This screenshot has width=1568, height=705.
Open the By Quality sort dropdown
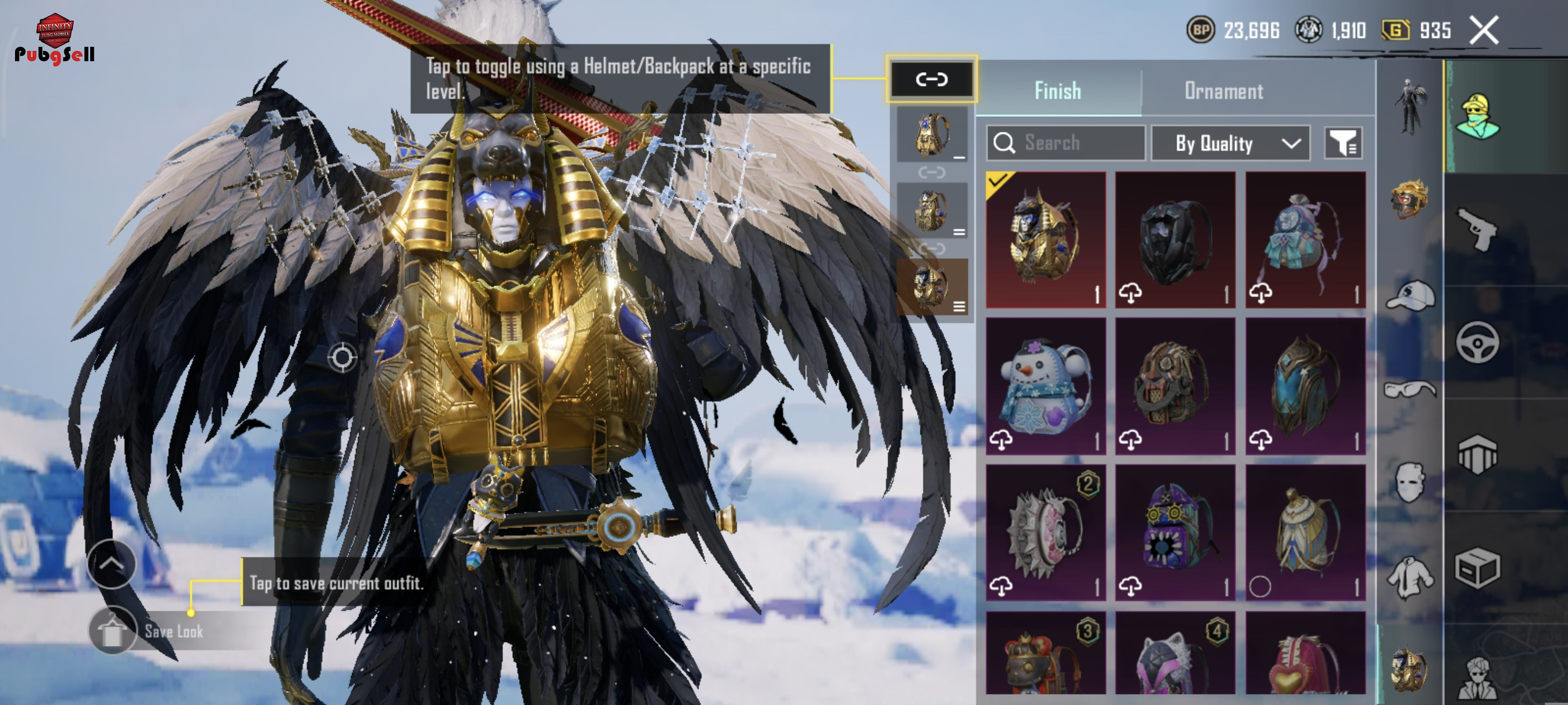pyautogui.click(x=1231, y=143)
